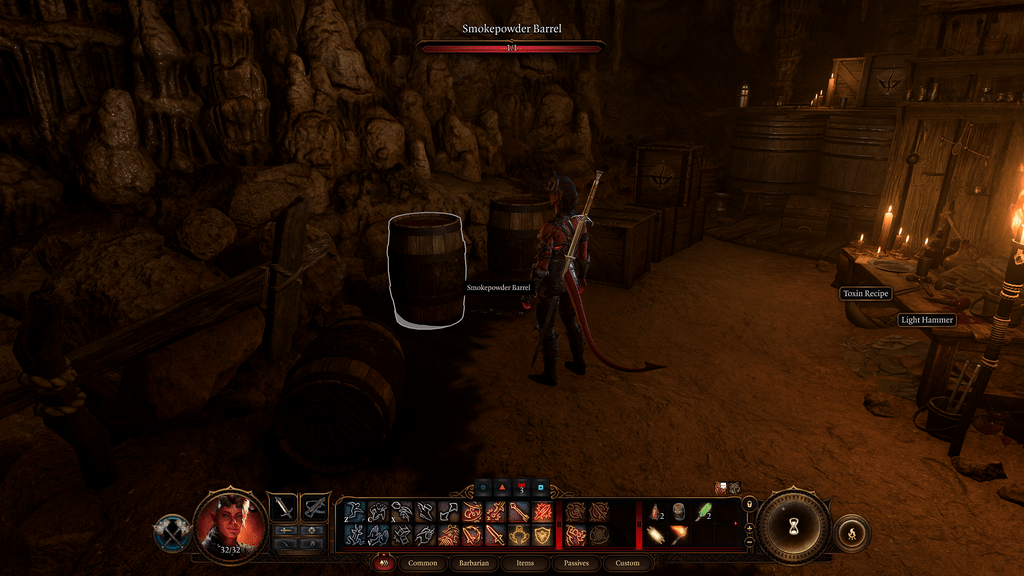
Task: Toggle the hotbar lock icon
Action: 749,504
